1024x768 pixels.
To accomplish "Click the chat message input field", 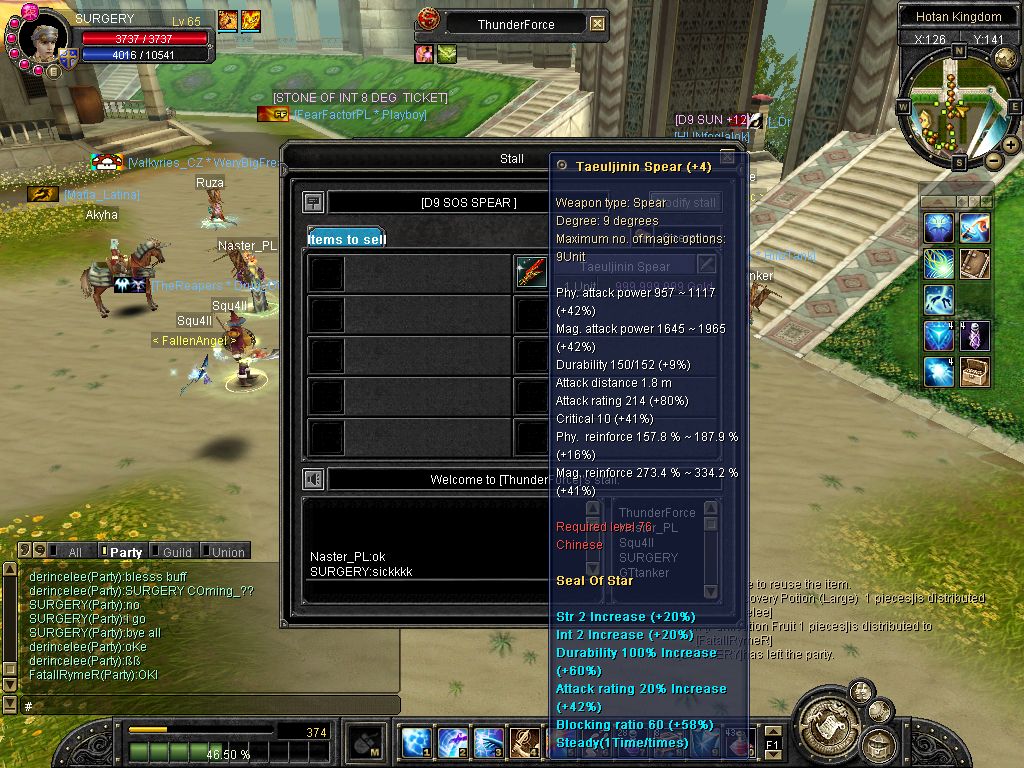I will [200, 706].
